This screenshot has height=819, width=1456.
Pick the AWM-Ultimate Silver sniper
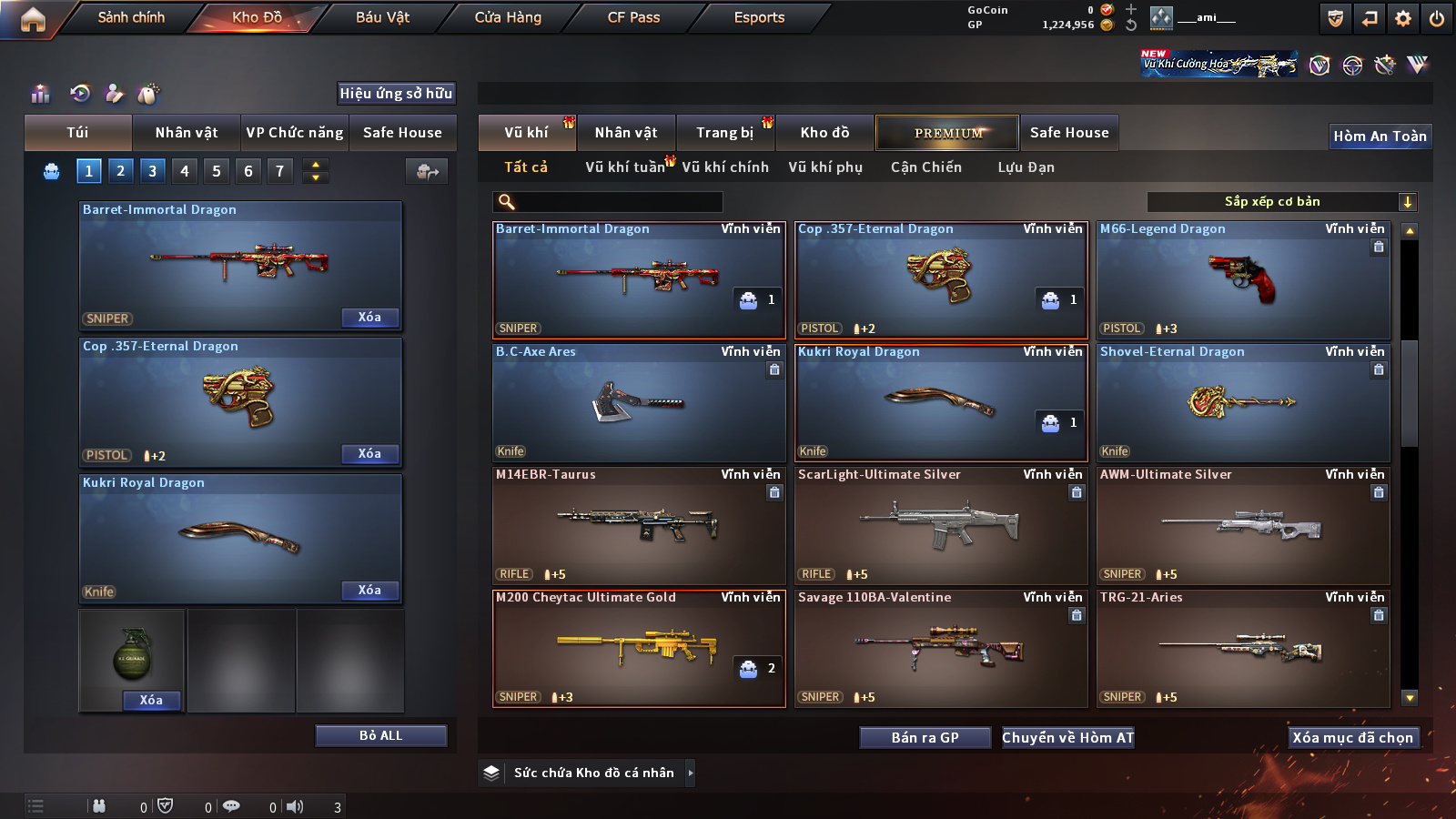[1243, 526]
